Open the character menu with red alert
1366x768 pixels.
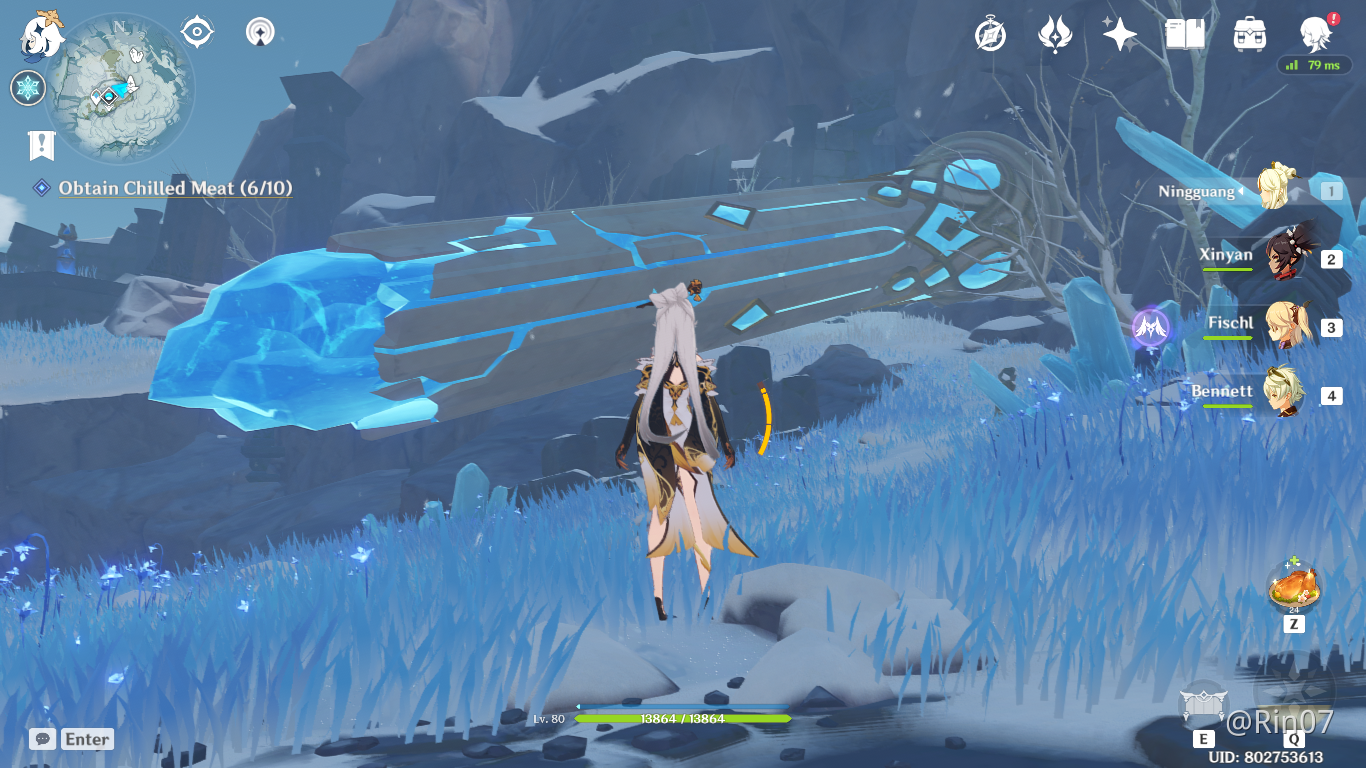click(1316, 35)
